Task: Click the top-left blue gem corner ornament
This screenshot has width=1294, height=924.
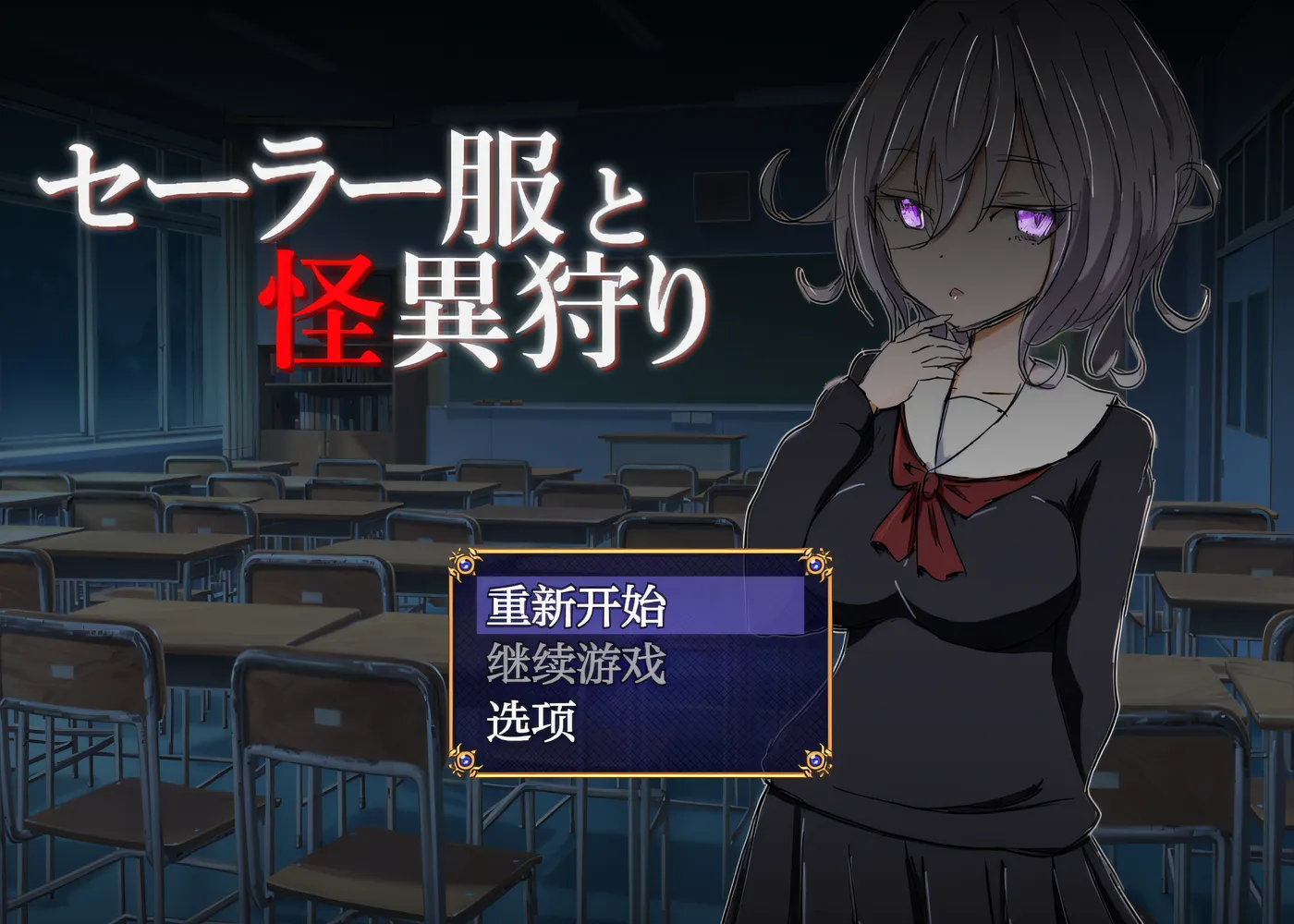Action: pyautogui.click(x=465, y=567)
